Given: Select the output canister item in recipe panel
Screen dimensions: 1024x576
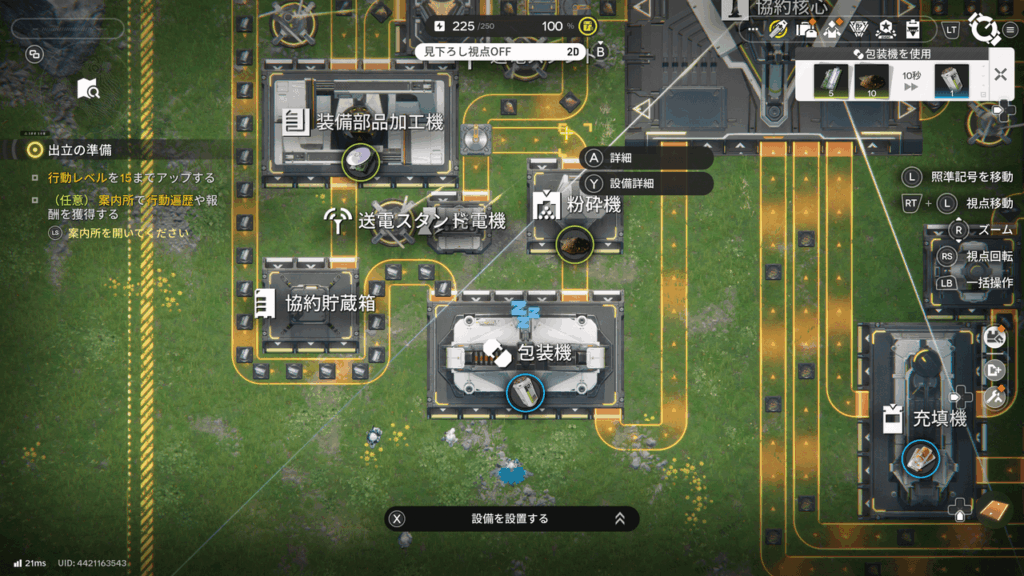Looking at the screenshot, I should pyautogui.click(x=952, y=80).
